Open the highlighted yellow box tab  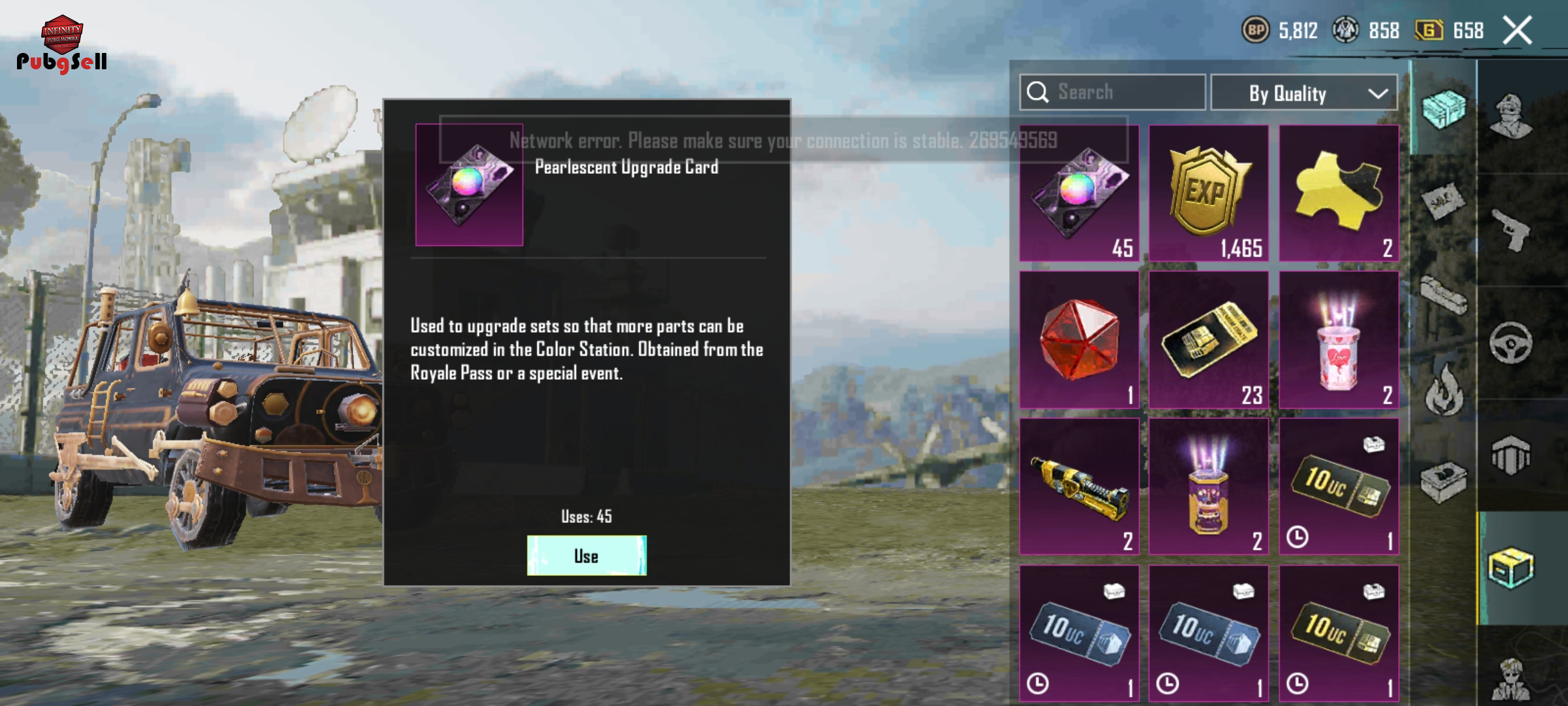tap(1511, 567)
